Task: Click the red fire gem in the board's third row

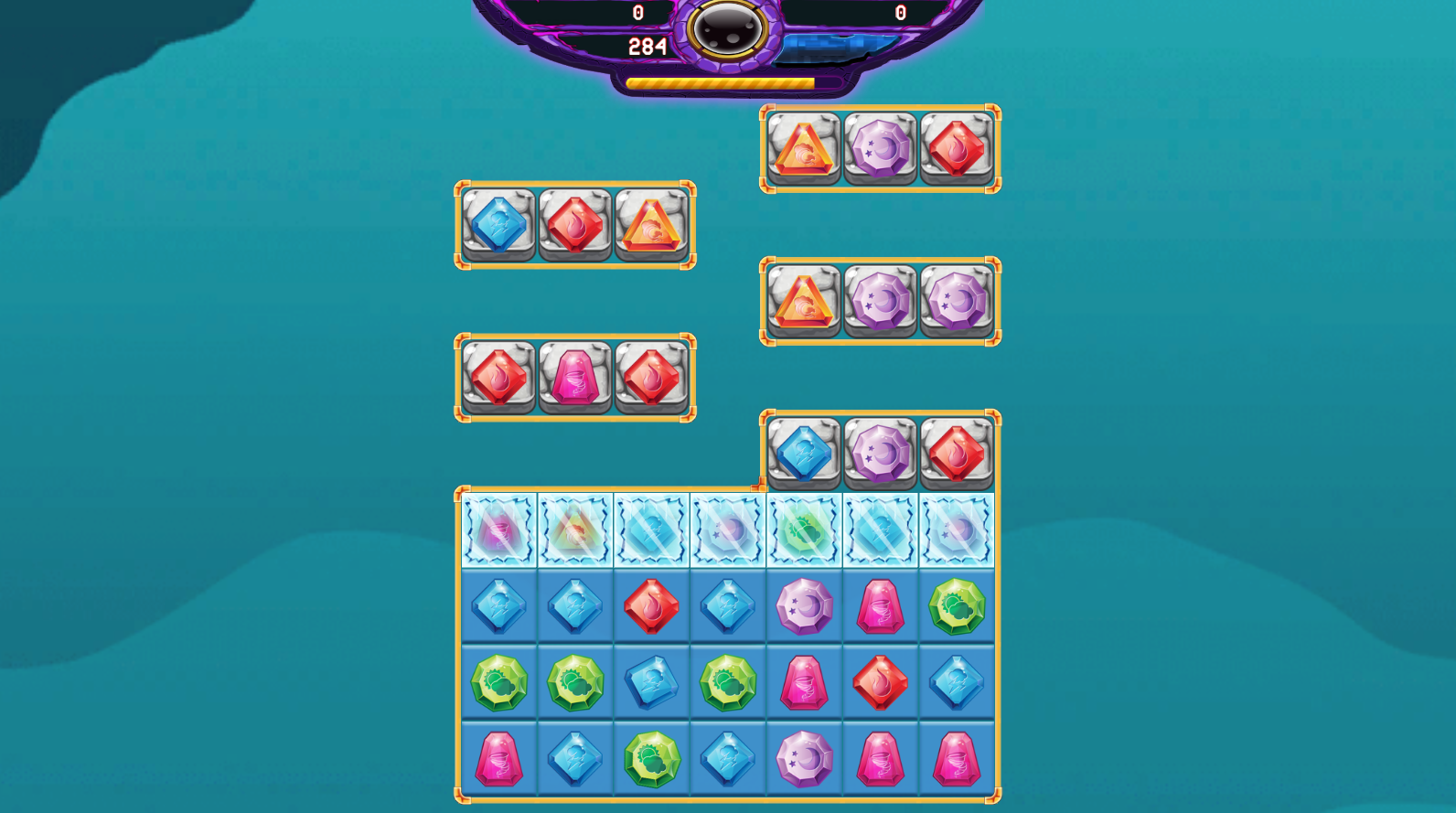Action: pyautogui.click(x=880, y=683)
